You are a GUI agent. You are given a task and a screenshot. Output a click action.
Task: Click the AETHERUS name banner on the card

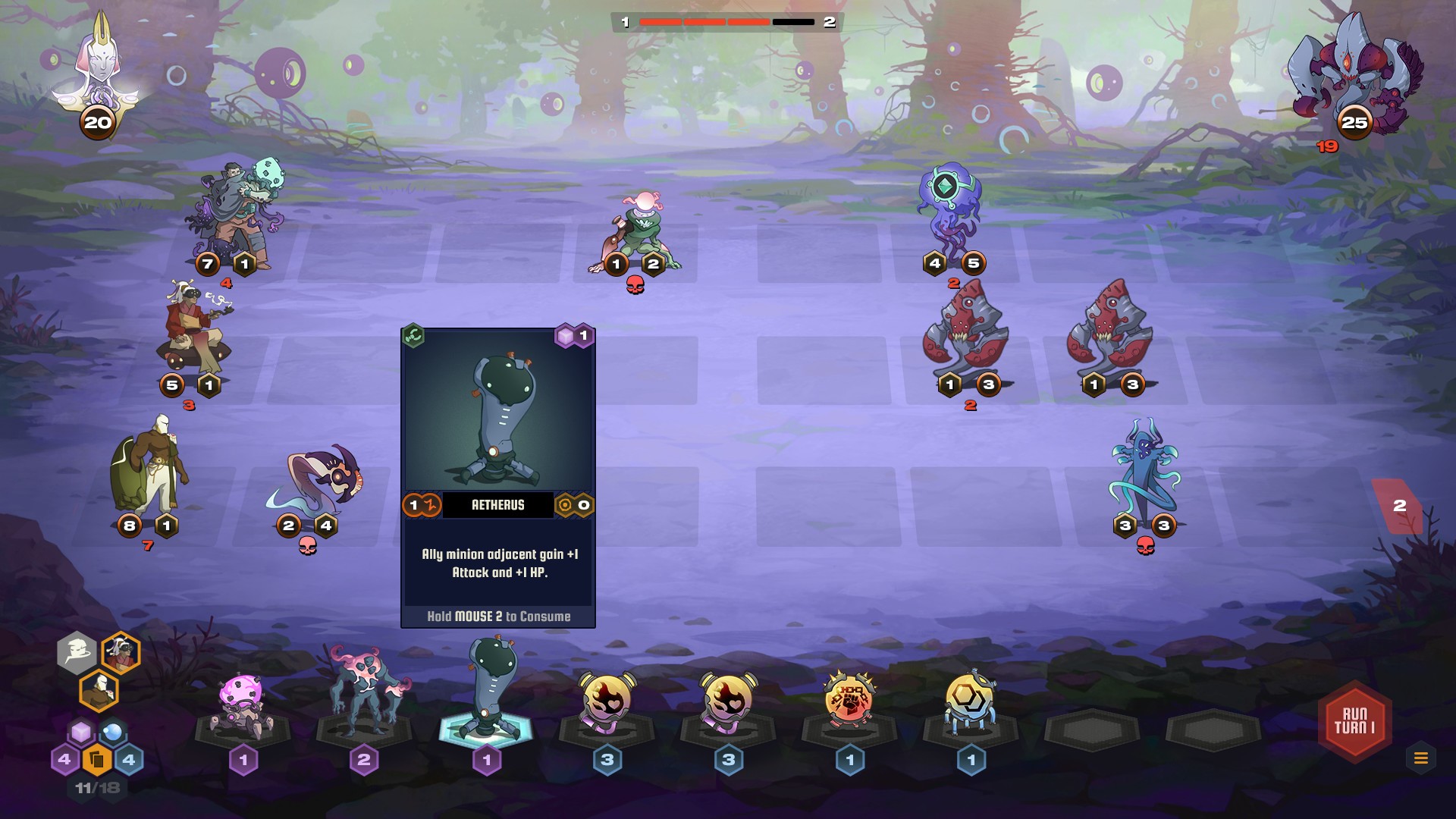tap(499, 506)
